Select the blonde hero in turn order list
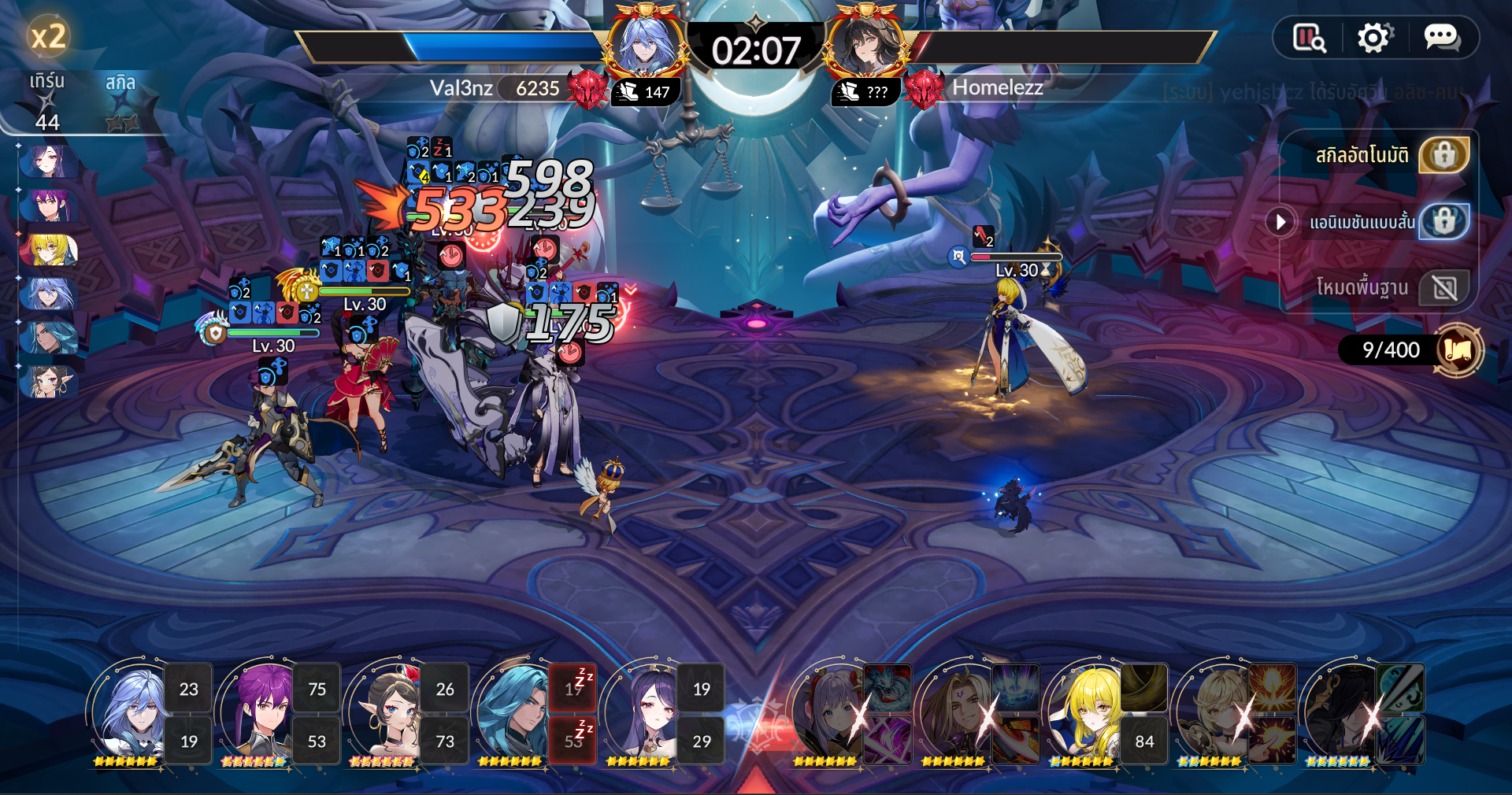The width and height of the screenshot is (1512, 795). point(49,250)
